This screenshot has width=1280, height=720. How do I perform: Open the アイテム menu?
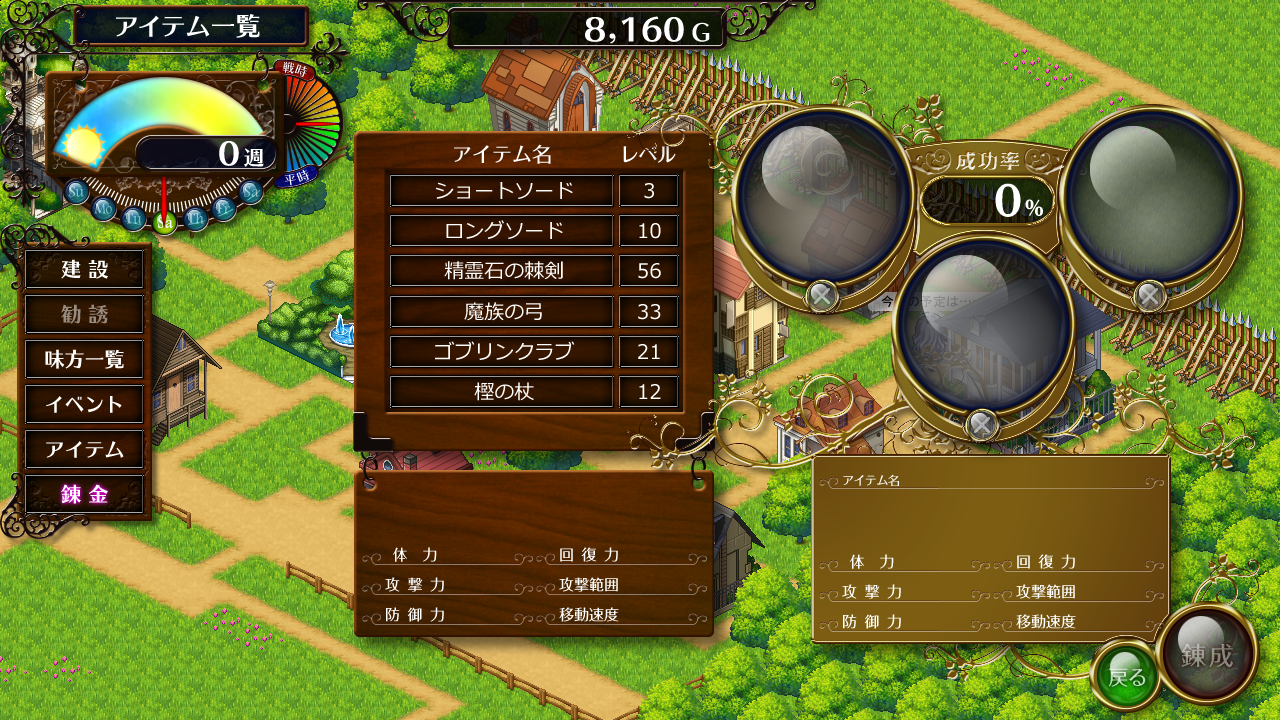85,449
